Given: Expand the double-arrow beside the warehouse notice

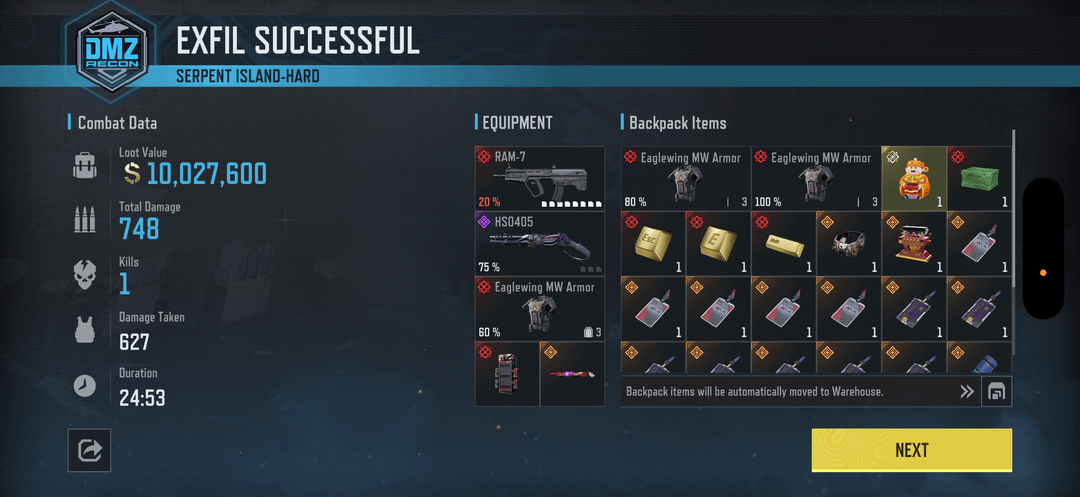Looking at the screenshot, I should point(966,392).
